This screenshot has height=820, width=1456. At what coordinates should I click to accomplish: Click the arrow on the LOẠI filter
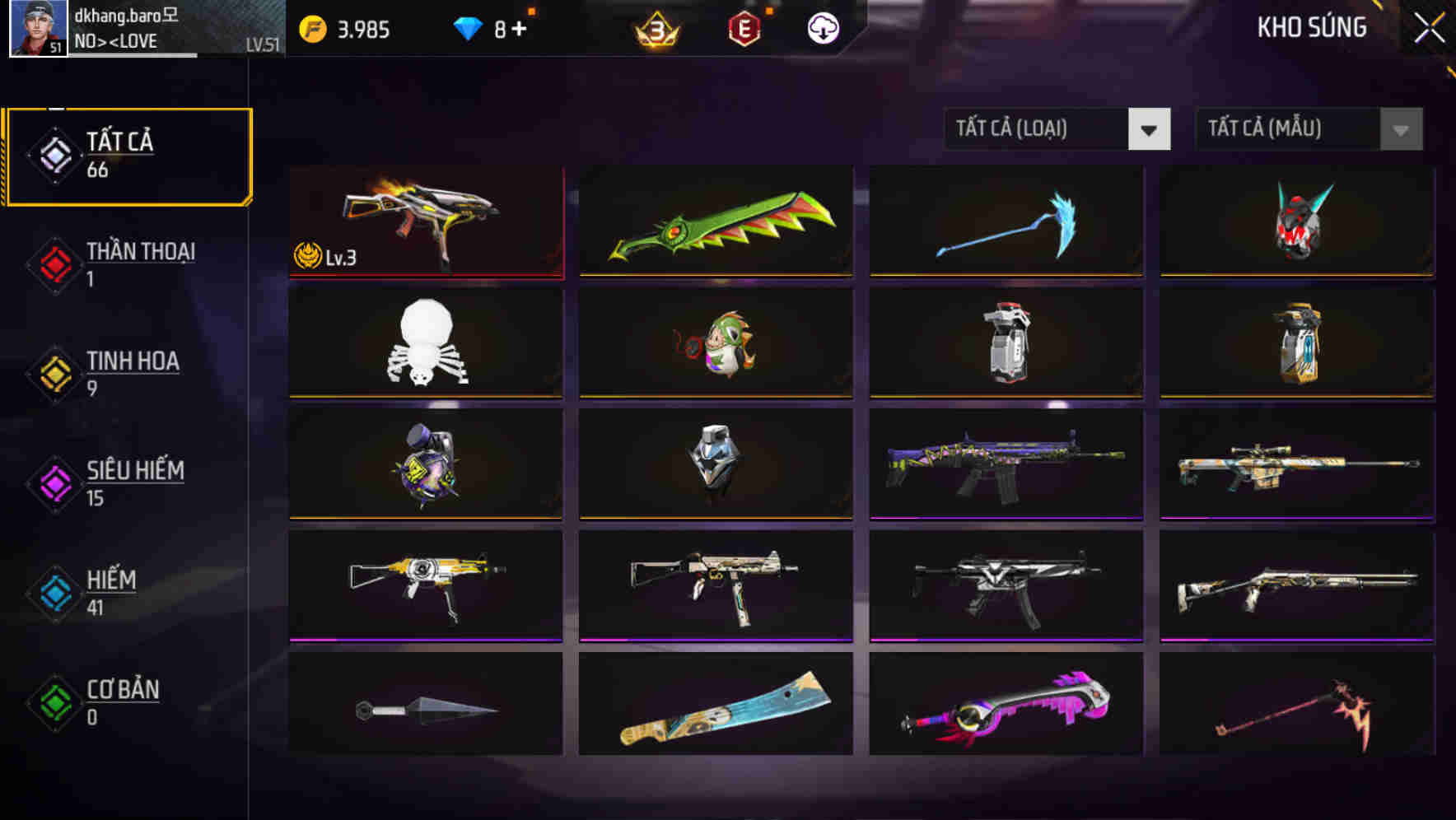point(1150,129)
